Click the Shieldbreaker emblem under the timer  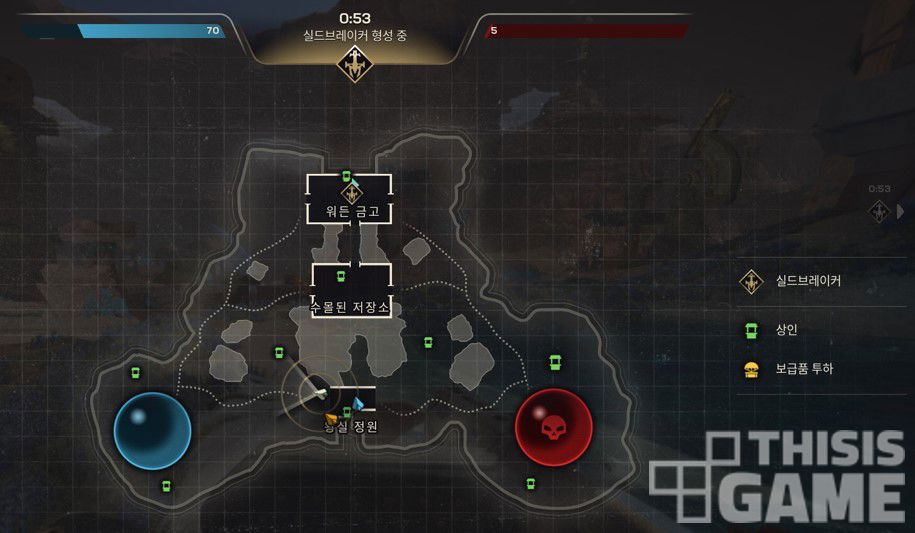pos(353,65)
